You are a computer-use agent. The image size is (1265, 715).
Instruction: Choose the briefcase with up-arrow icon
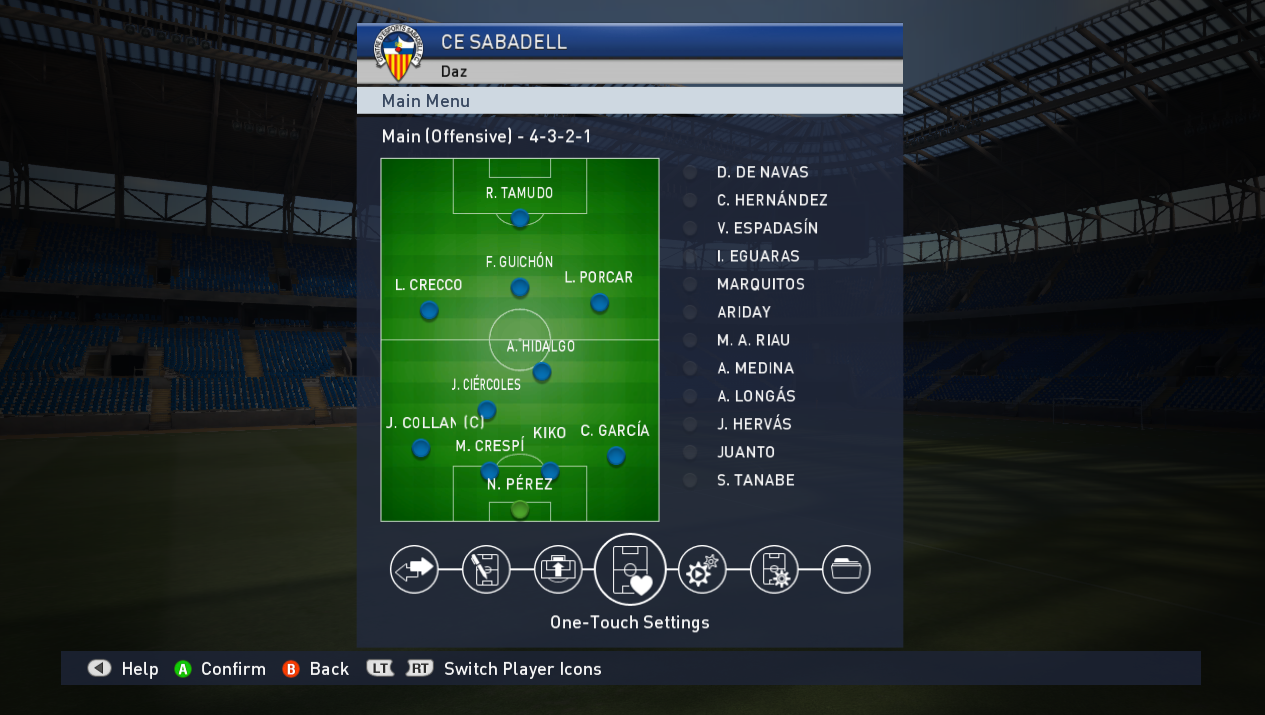click(558, 569)
